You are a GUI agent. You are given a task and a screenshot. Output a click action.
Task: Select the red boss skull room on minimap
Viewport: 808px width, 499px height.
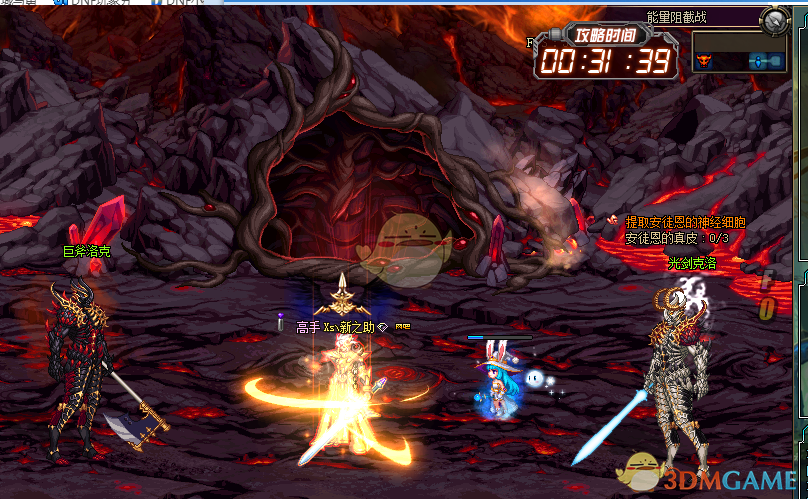704,60
